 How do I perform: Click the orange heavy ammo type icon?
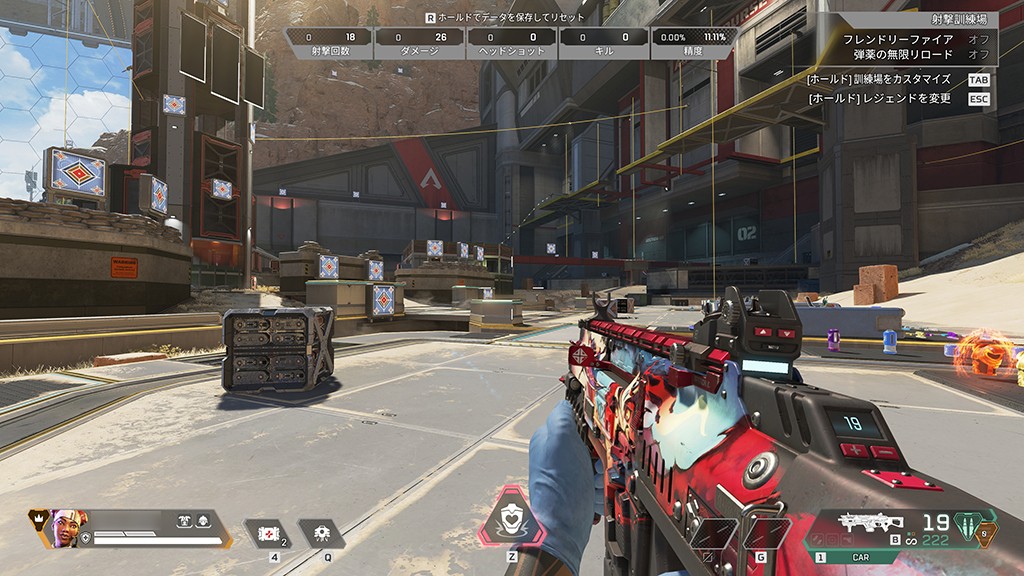click(x=985, y=534)
